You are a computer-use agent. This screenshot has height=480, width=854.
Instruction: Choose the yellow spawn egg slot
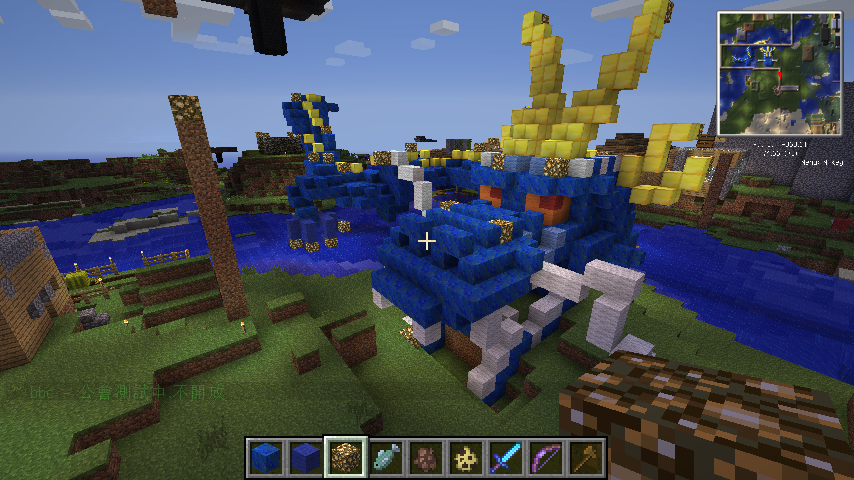[x=466, y=458]
